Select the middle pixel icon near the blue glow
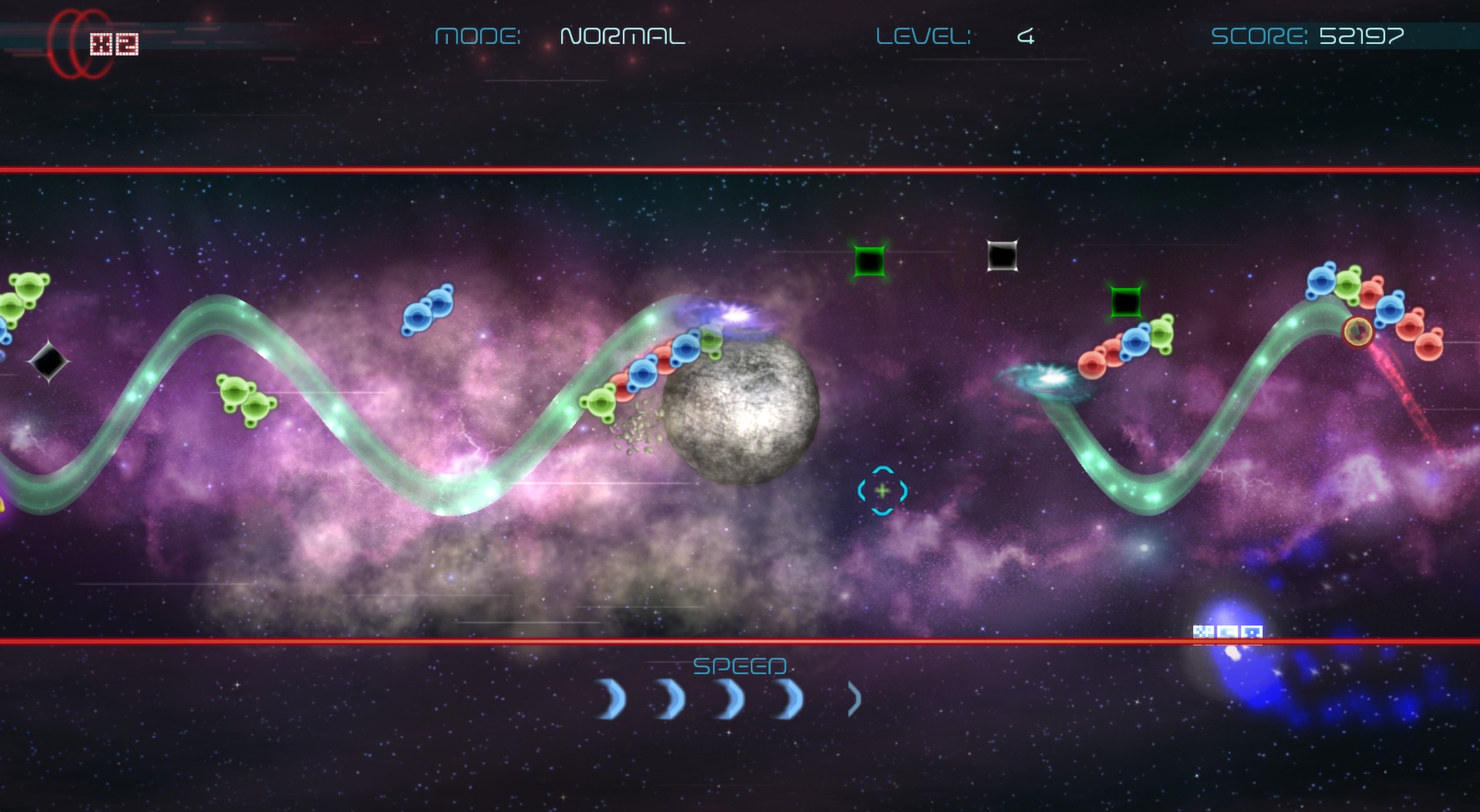Image resolution: width=1480 pixels, height=812 pixels. coord(1226,632)
